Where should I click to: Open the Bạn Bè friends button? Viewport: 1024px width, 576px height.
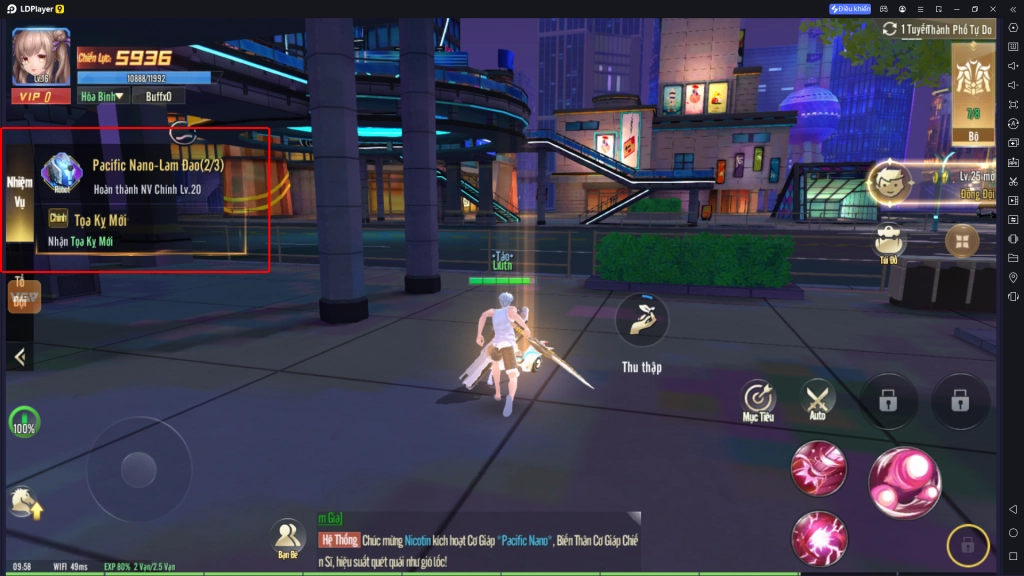[x=289, y=537]
